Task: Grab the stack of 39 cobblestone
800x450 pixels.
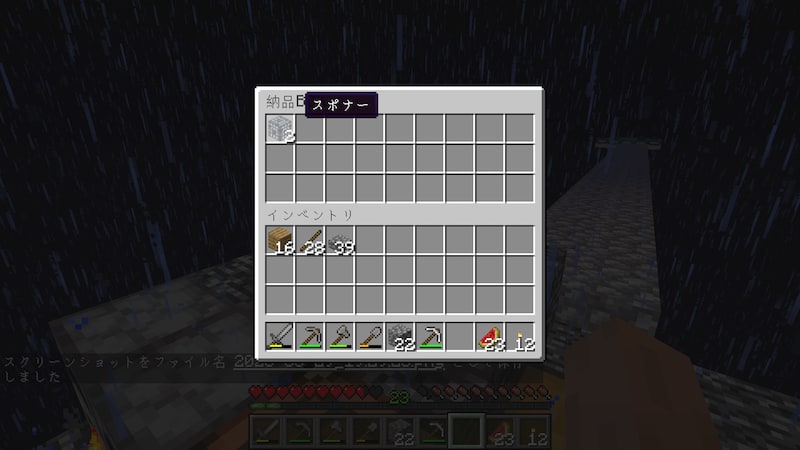Action: (340, 241)
